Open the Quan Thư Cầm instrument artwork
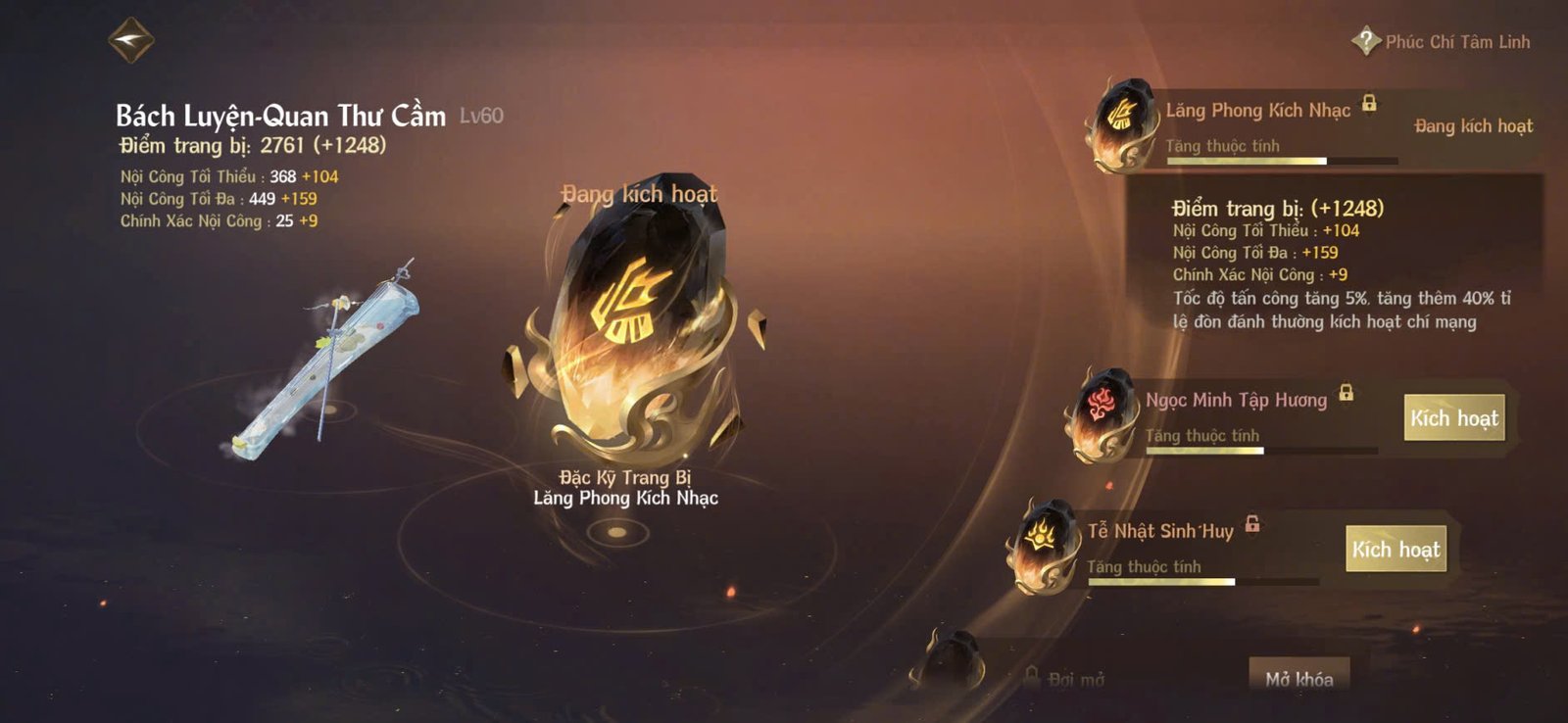This screenshot has width=1568, height=723. pos(323,358)
